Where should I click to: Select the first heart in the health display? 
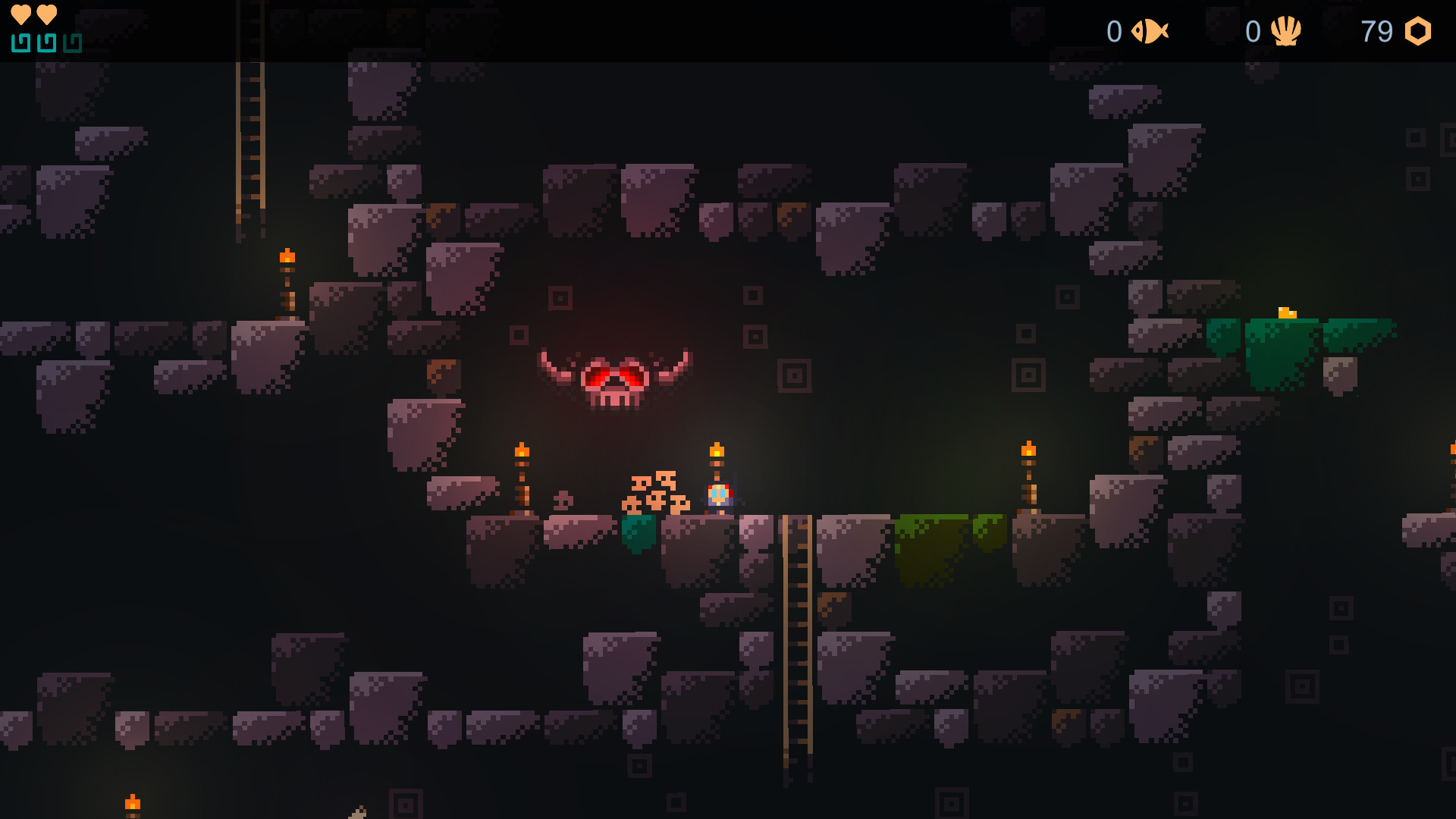click(20, 13)
